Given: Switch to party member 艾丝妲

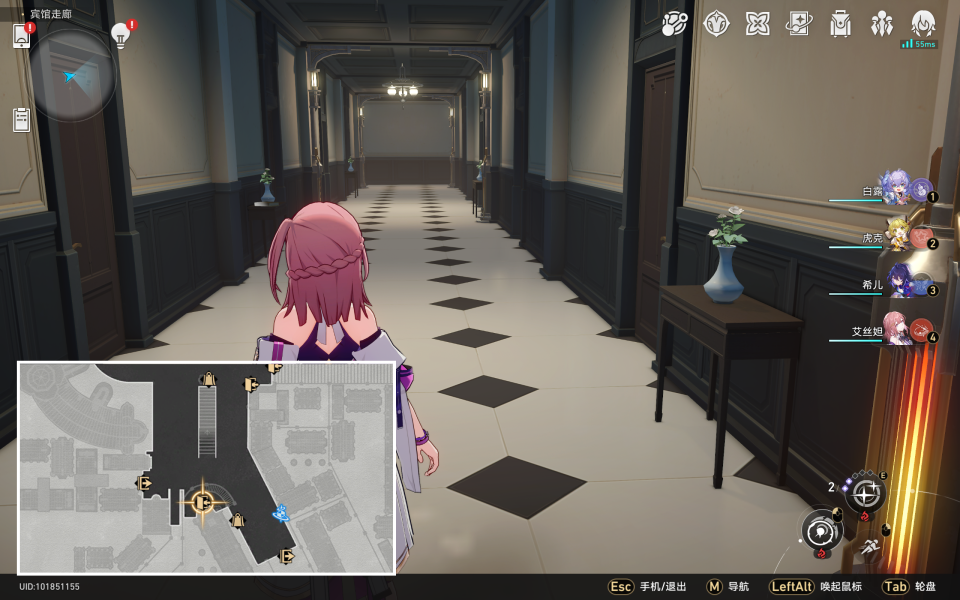Looking at the screenshot, I should click(x=895, y=331).
